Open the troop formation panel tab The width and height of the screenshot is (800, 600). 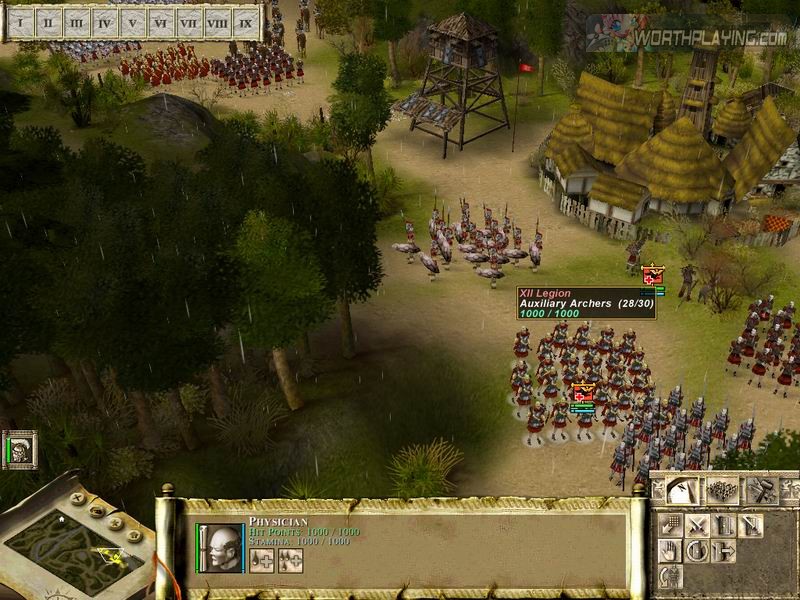click(722, 490)
